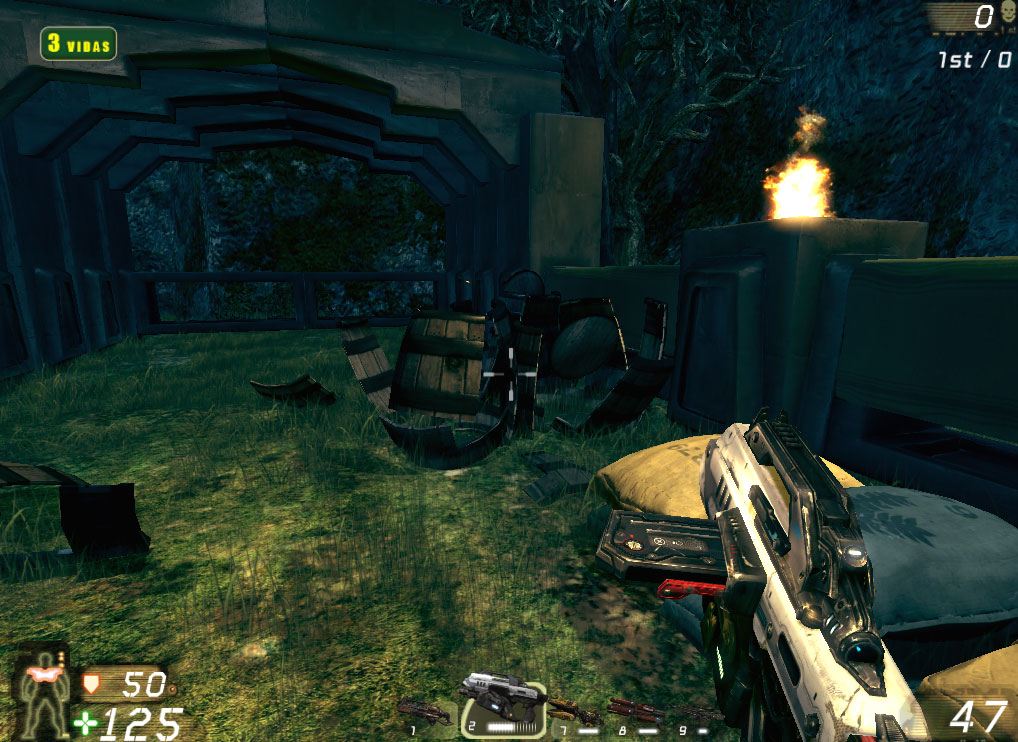The image size is (1018, 742).
Task: Switch to the weapon in slot 7
Action: [x=577, y=714]
